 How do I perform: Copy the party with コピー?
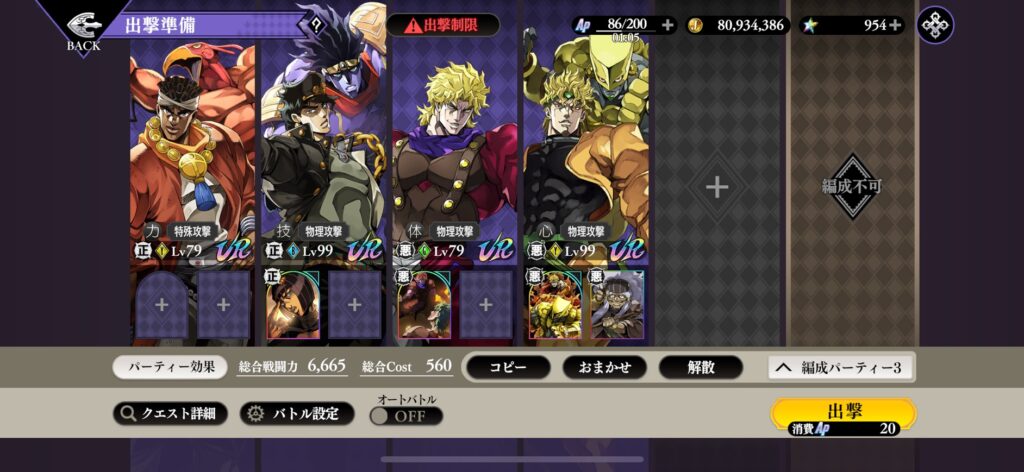click(507, 367)
